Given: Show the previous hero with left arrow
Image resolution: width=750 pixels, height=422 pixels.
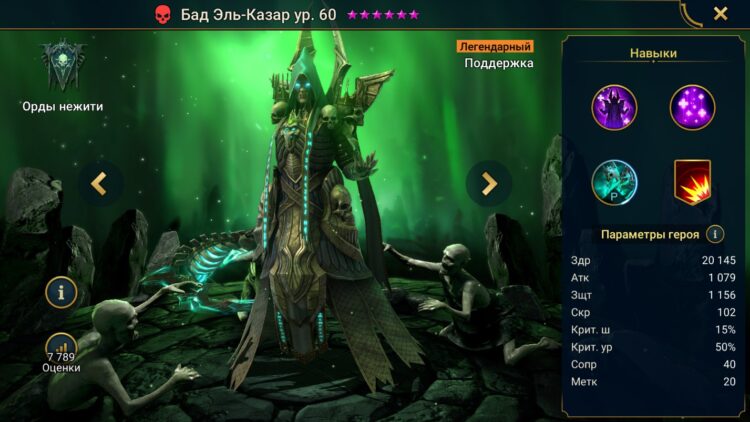Looking at the screenshot, I should 100,183.
